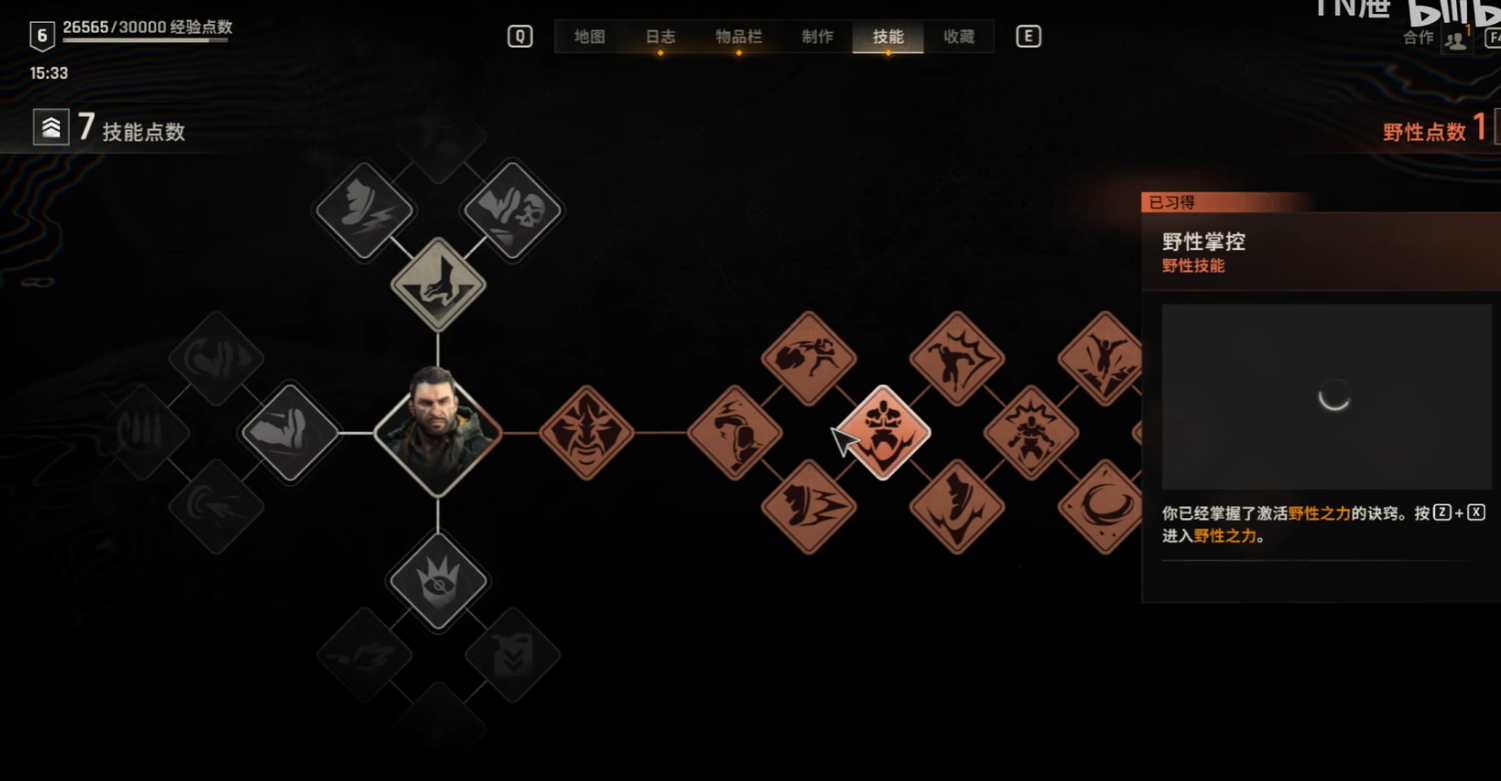Open the 日志 (Journal) tab
Screen dimensions: 1501x781
click(660, 37)
